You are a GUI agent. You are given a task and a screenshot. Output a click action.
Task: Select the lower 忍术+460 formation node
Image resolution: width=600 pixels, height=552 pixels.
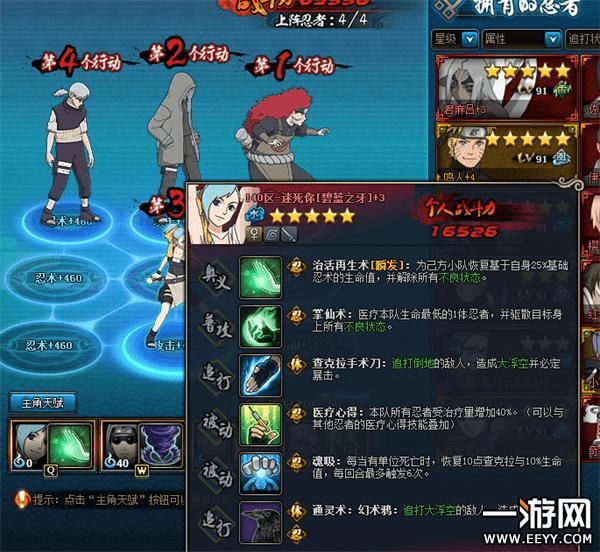pyautogui.click(x=48, y=345)
